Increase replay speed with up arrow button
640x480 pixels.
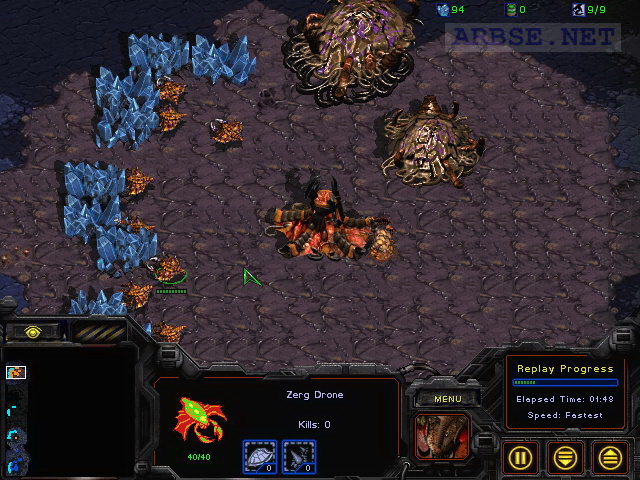click(610, 458)
